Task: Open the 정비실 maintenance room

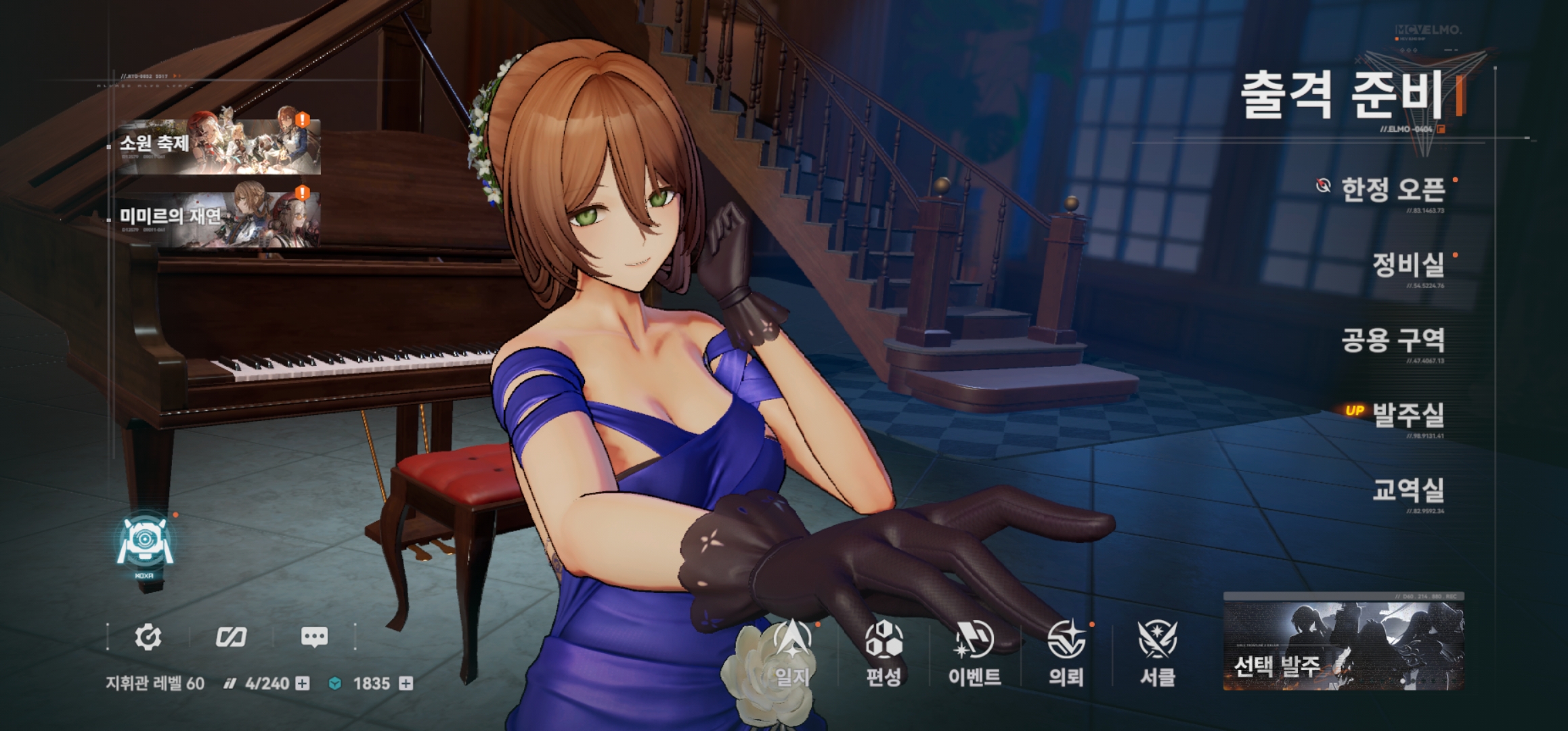Action: coord(1408,265)
